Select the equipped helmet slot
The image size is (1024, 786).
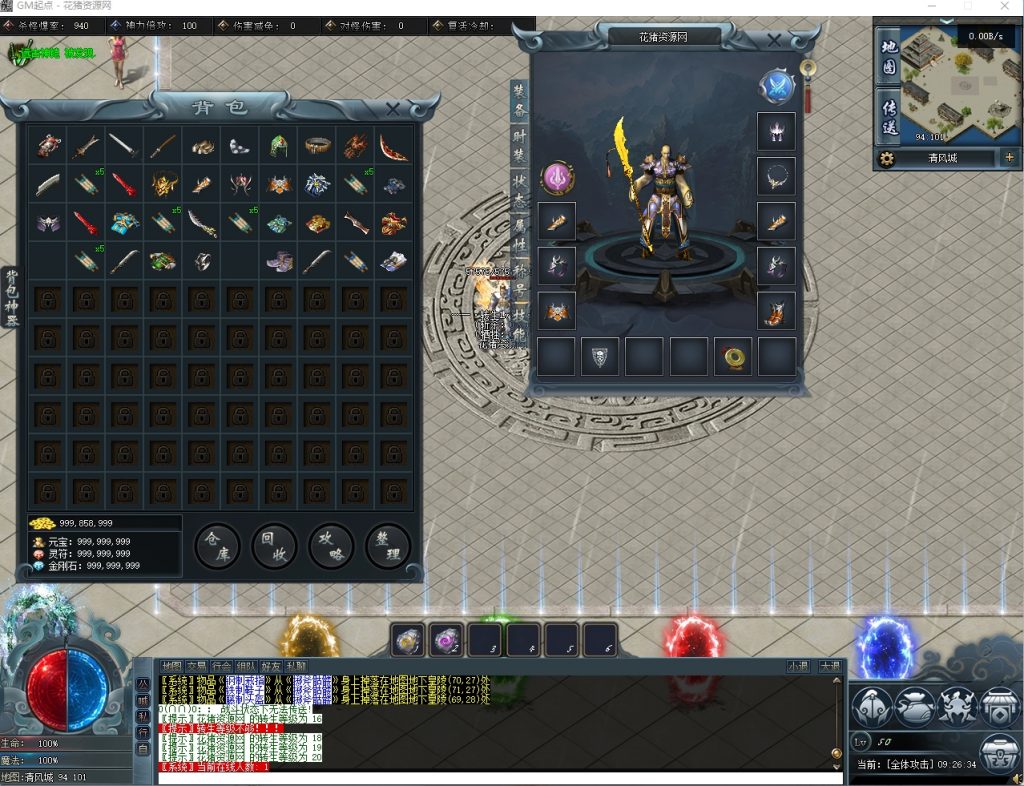(776, 131)
